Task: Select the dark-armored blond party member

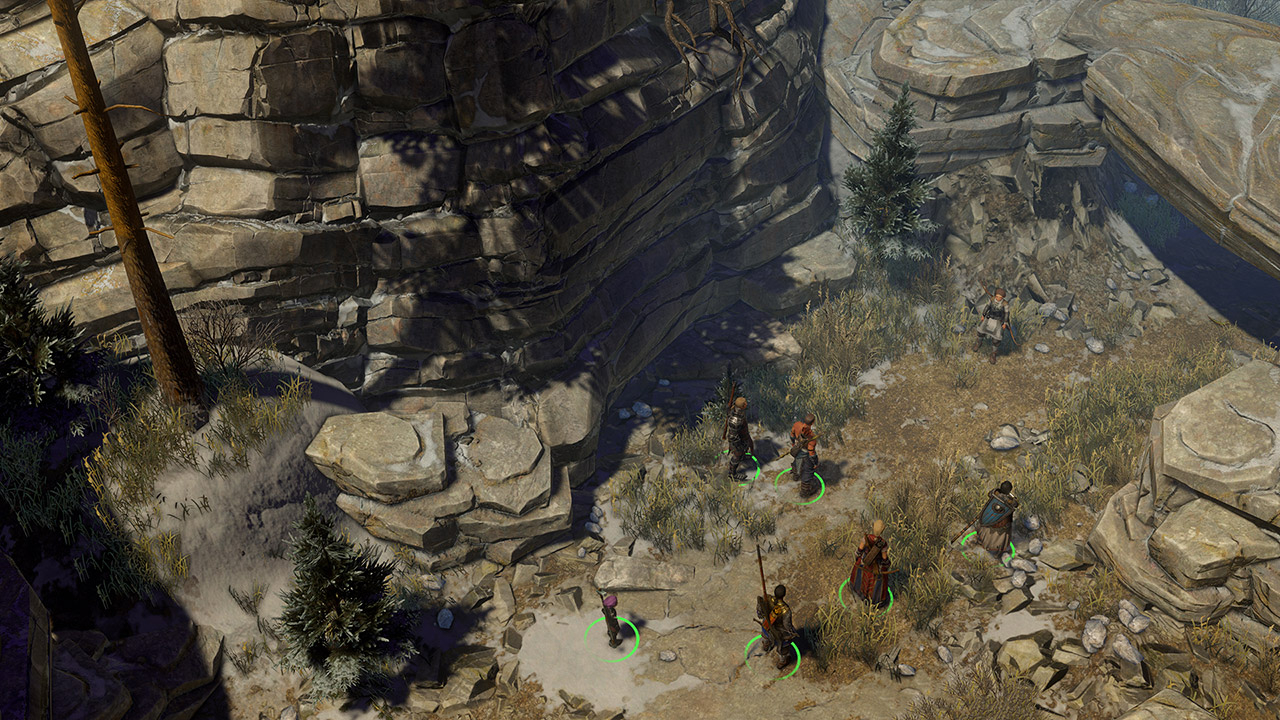Action: click(x=738, y=436)
